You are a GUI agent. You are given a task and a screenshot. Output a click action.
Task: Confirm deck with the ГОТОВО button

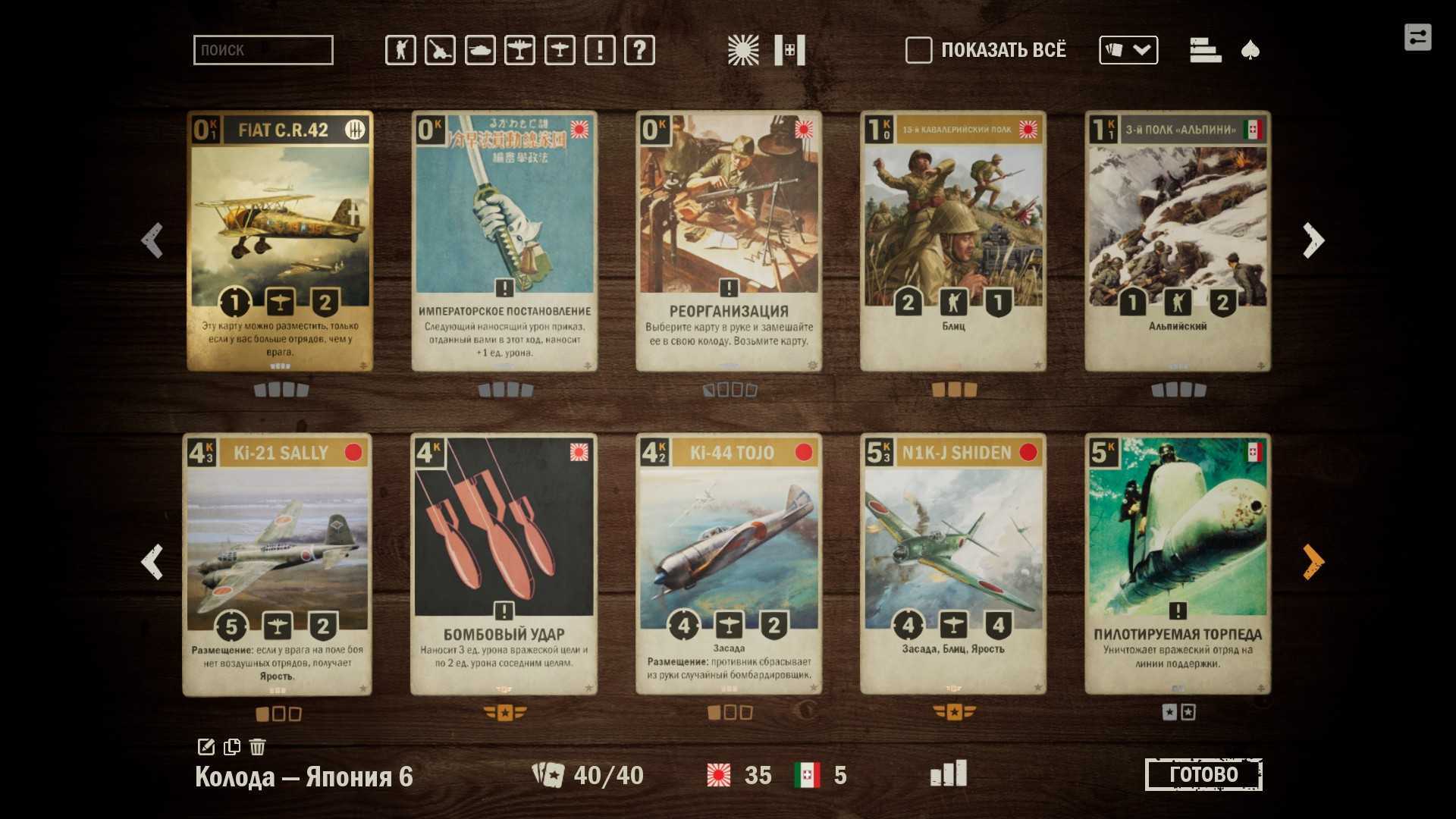1203,774
